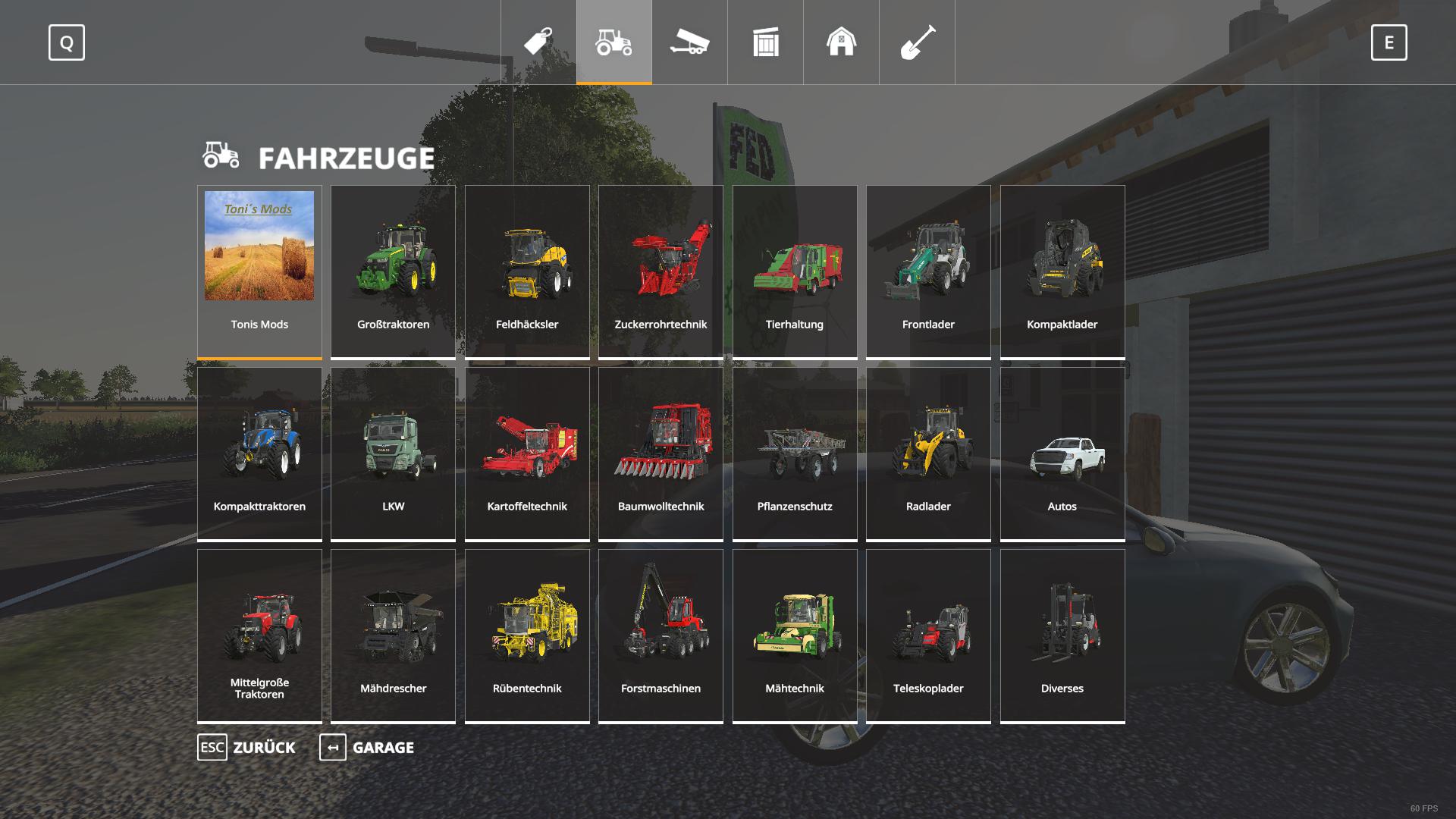Select the Kartoffeltechnik category

click(527, 453)
